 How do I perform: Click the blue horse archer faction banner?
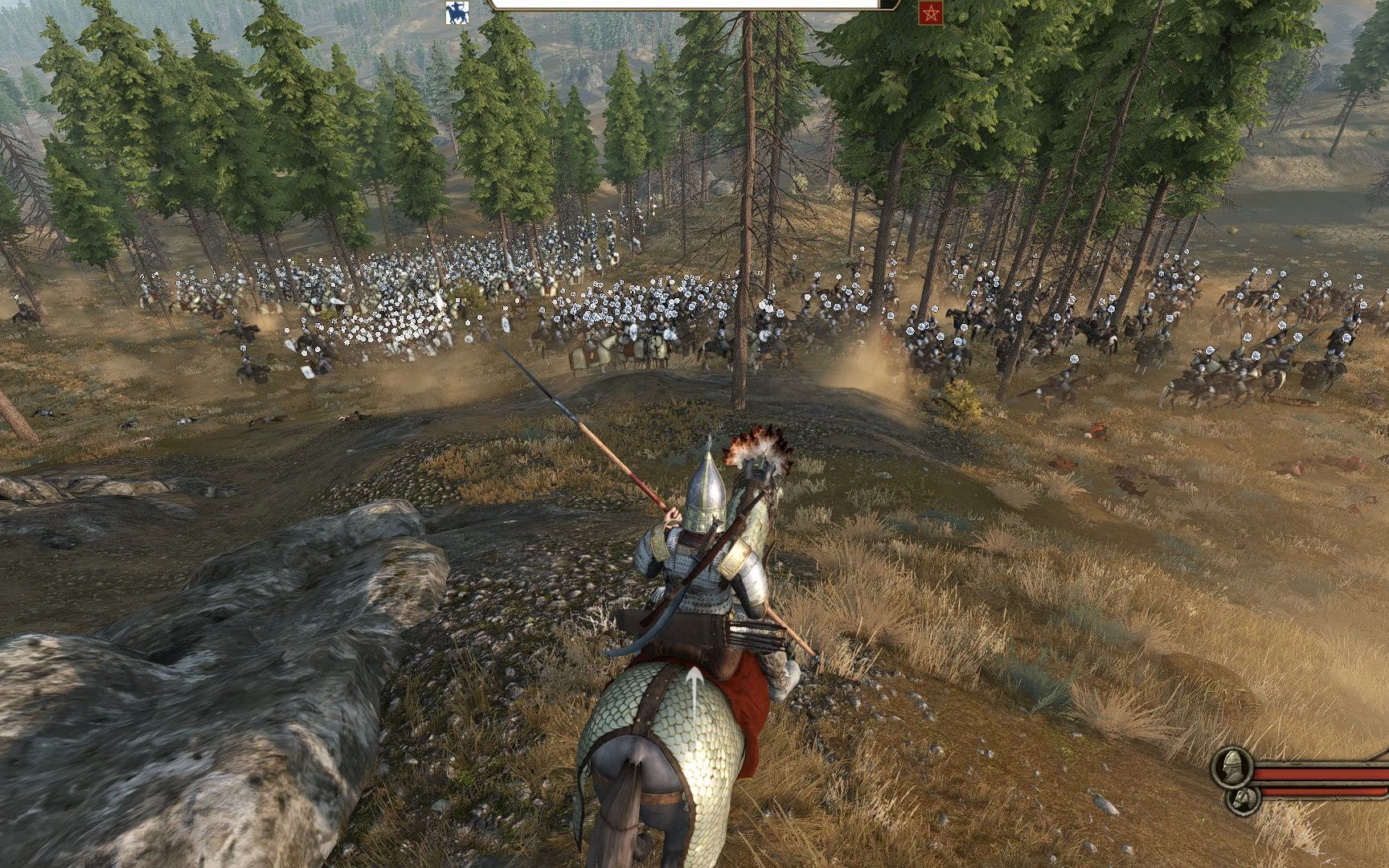point(457,12)
